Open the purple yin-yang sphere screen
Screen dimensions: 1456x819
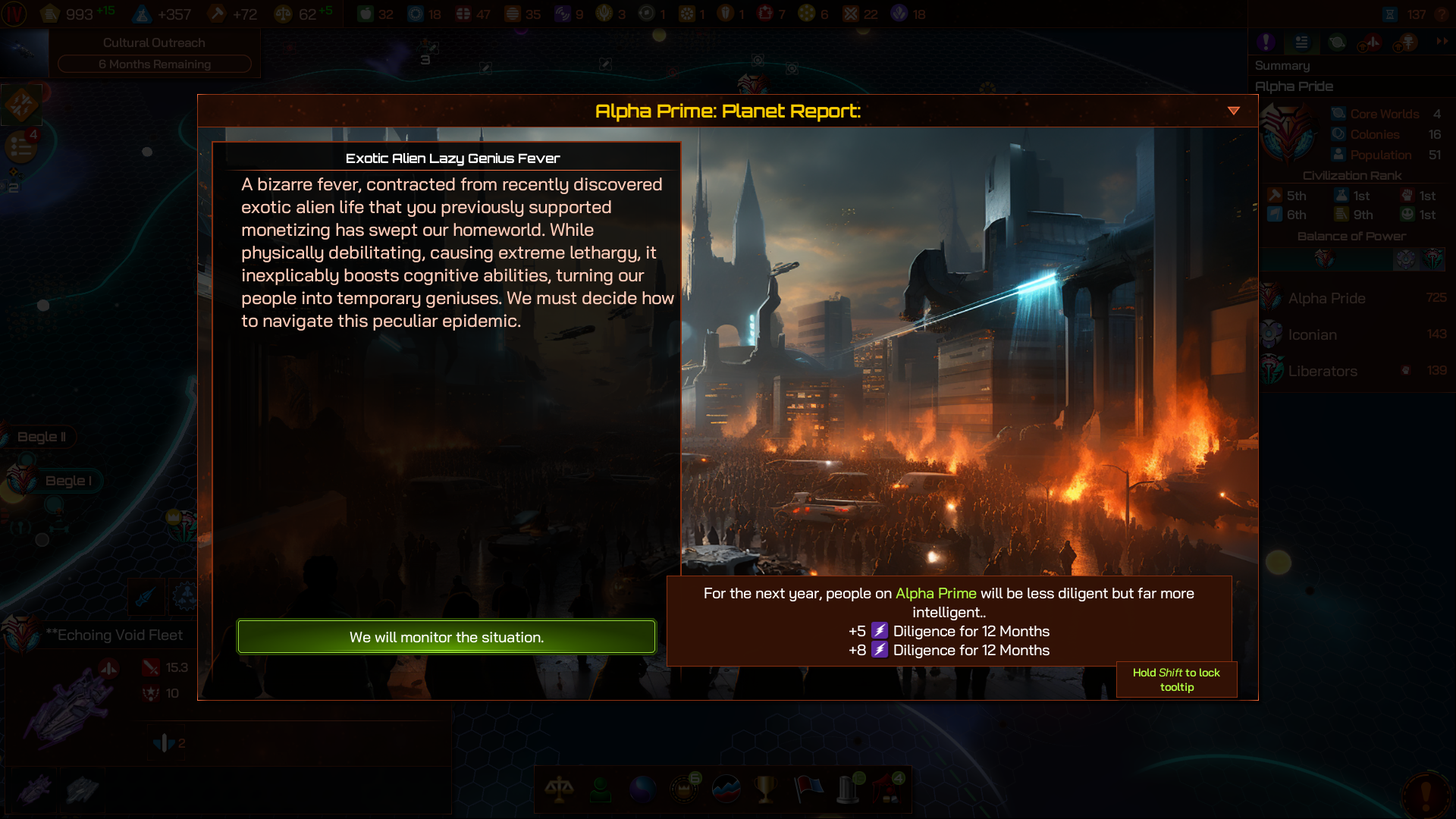point(642,789)
